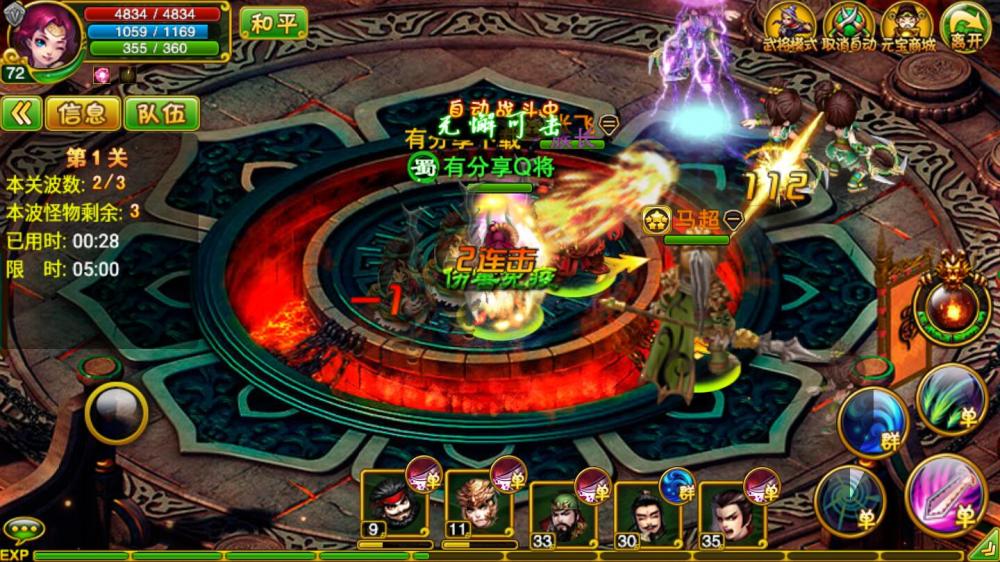Screen dimensions: 1000x562
Task: Choose the level 30 general with 群 skill
Action: coord(644,508)
